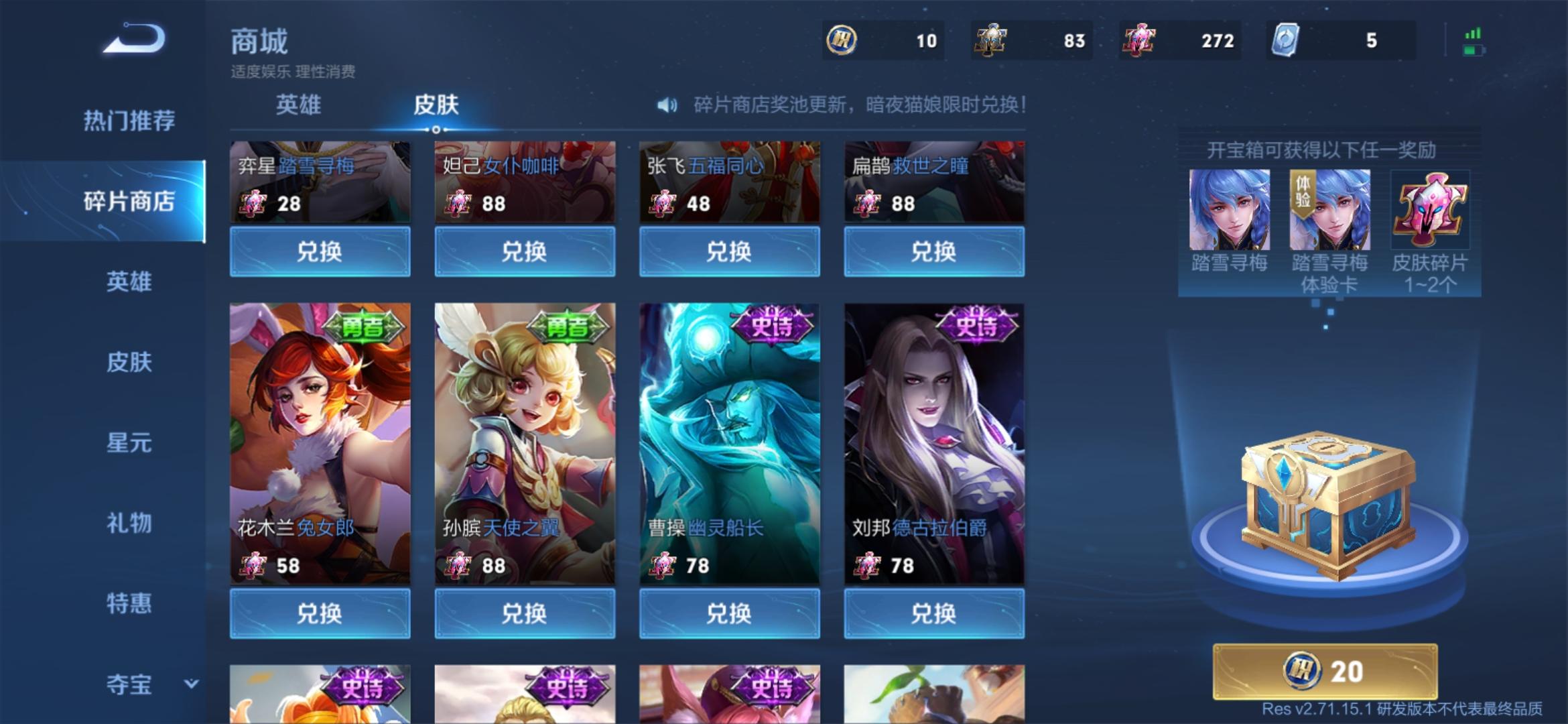Switch to the 英雄 tab
This screenshot has width=1568, height=724.
click(297, 105)
